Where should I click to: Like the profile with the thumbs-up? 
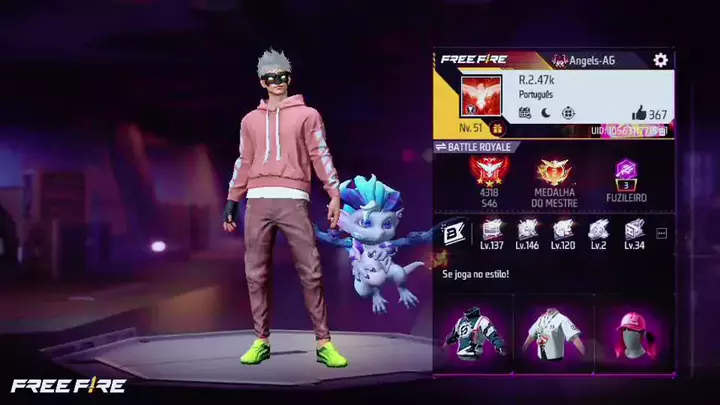(639, 114)
